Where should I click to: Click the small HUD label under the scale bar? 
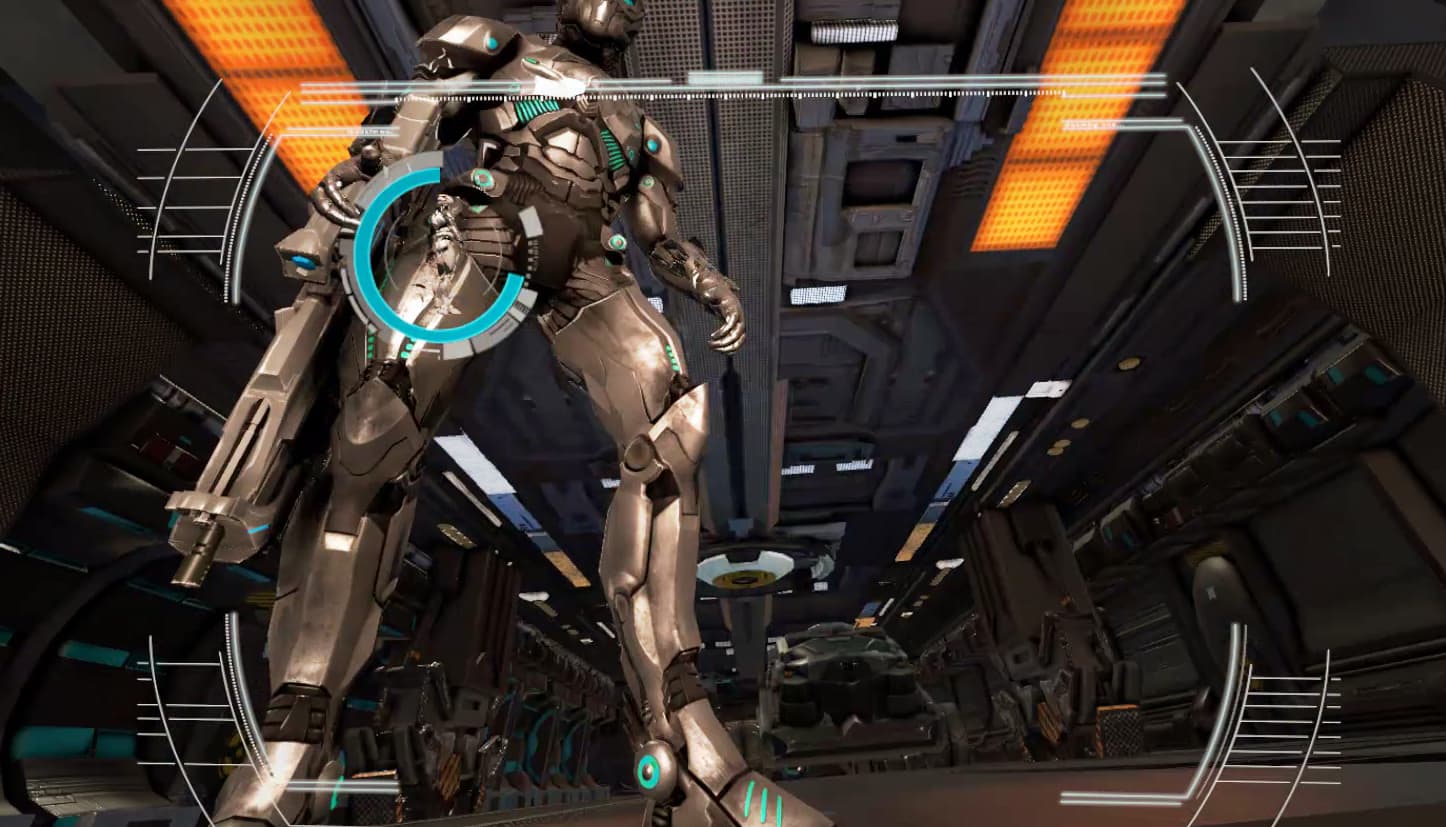click(370, 131)
